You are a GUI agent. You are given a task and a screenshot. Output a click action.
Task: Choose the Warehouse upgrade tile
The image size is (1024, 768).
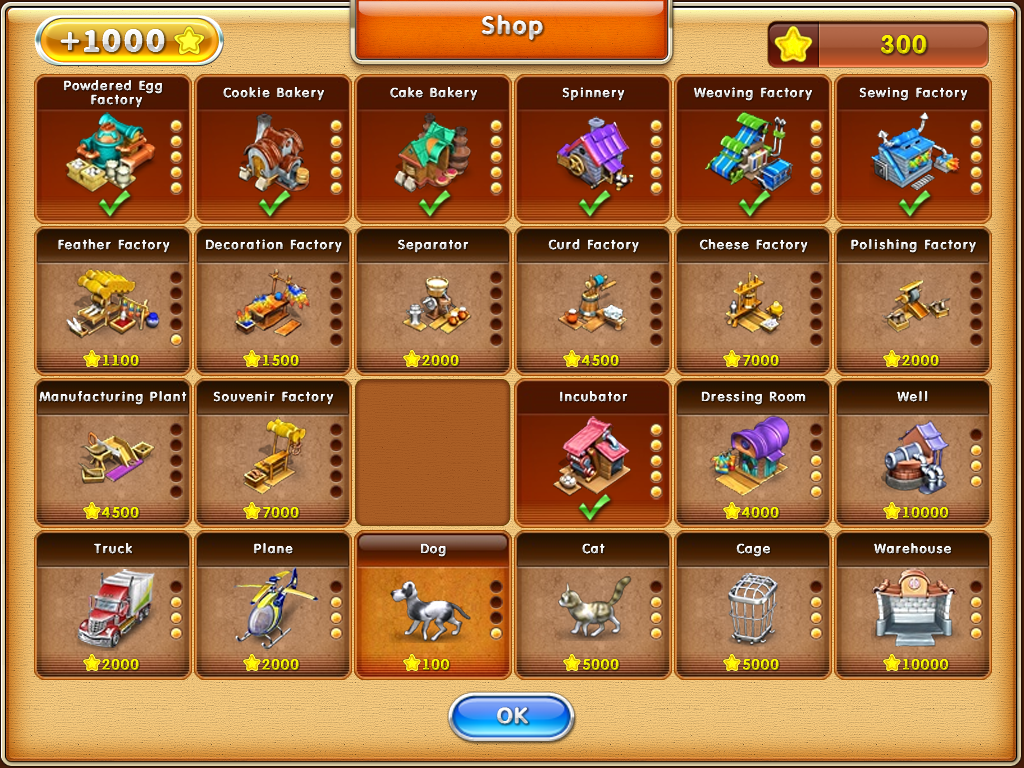click(913, 606)
